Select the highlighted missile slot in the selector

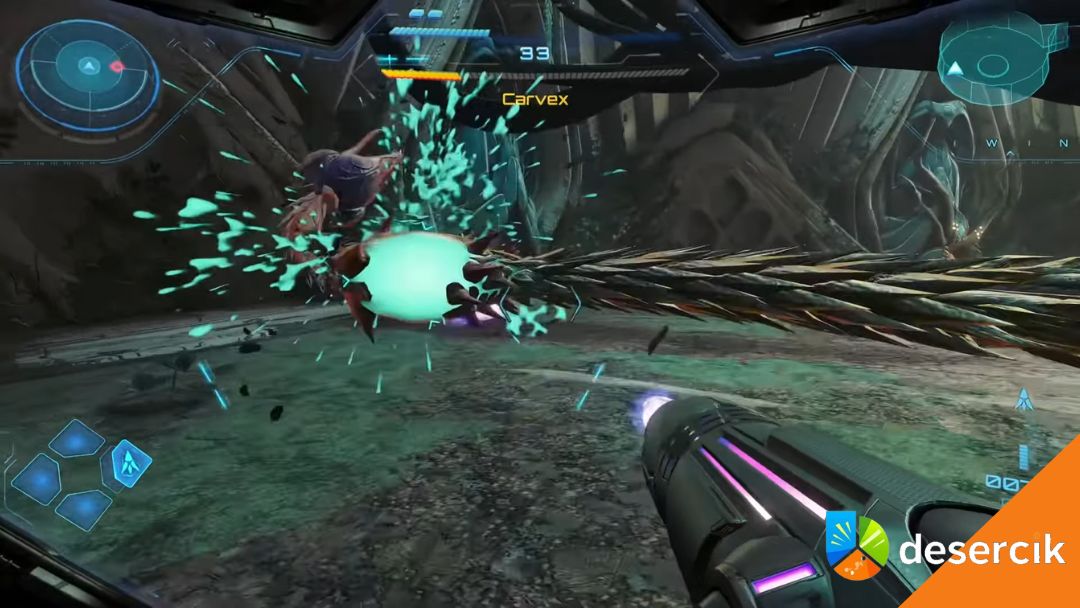127,463
